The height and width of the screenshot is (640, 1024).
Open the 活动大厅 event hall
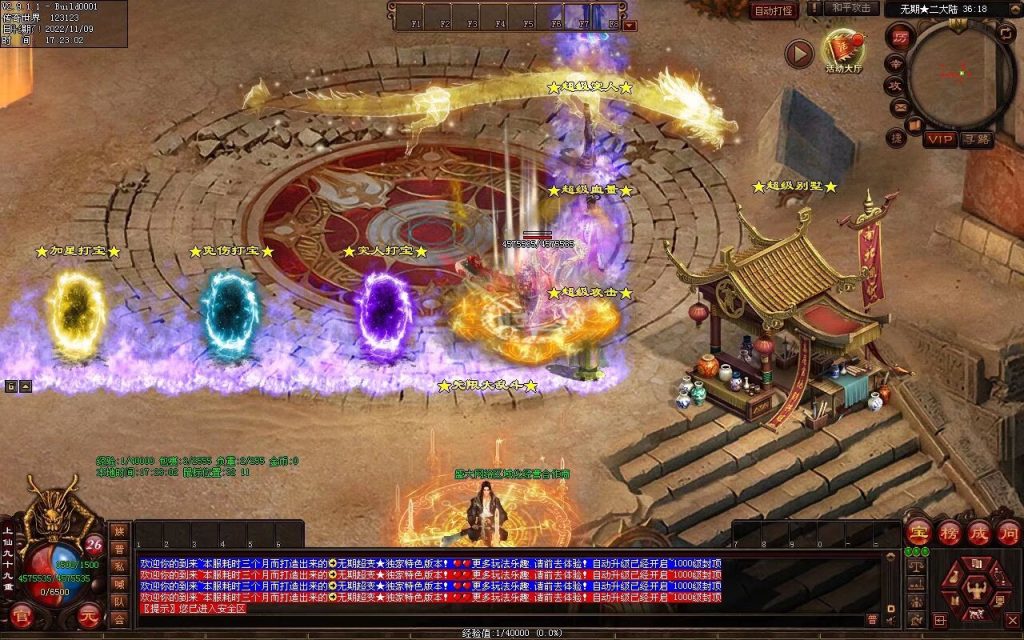point(844,51)
